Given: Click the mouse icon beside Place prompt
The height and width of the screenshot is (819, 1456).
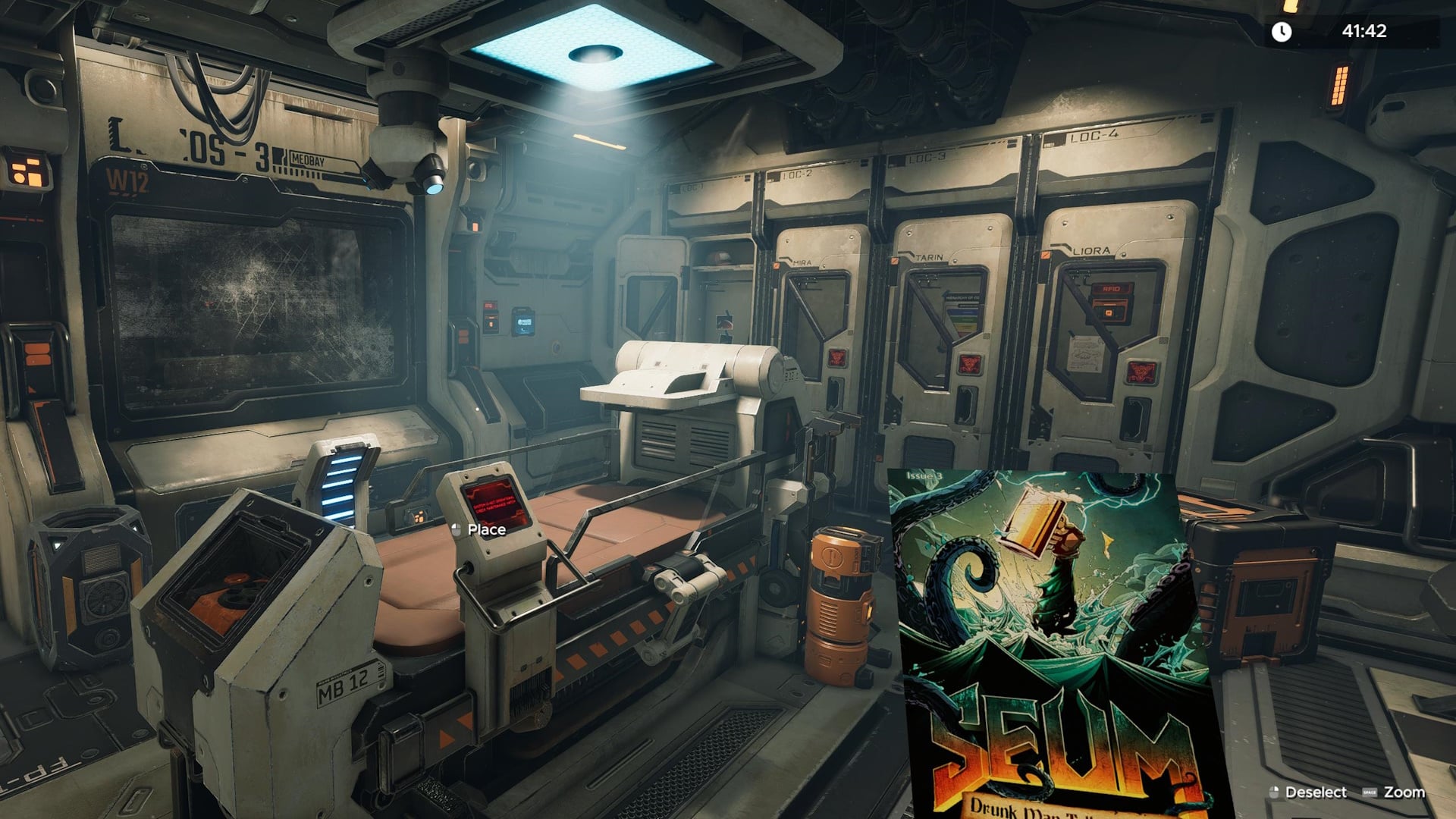Looking at the screenshot, I should 455,529.
